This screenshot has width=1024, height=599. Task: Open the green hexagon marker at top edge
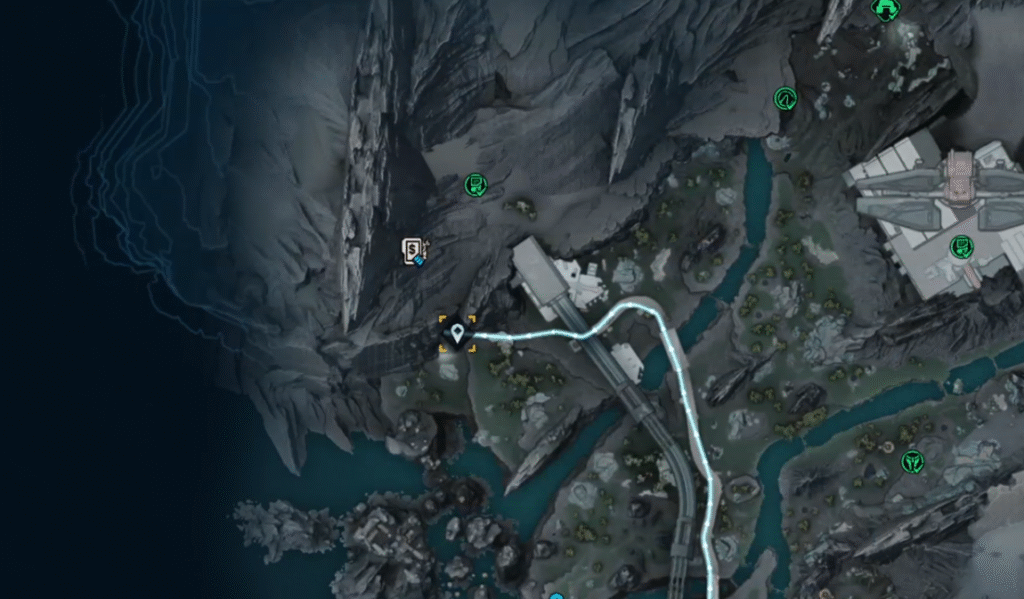[884, 9]
